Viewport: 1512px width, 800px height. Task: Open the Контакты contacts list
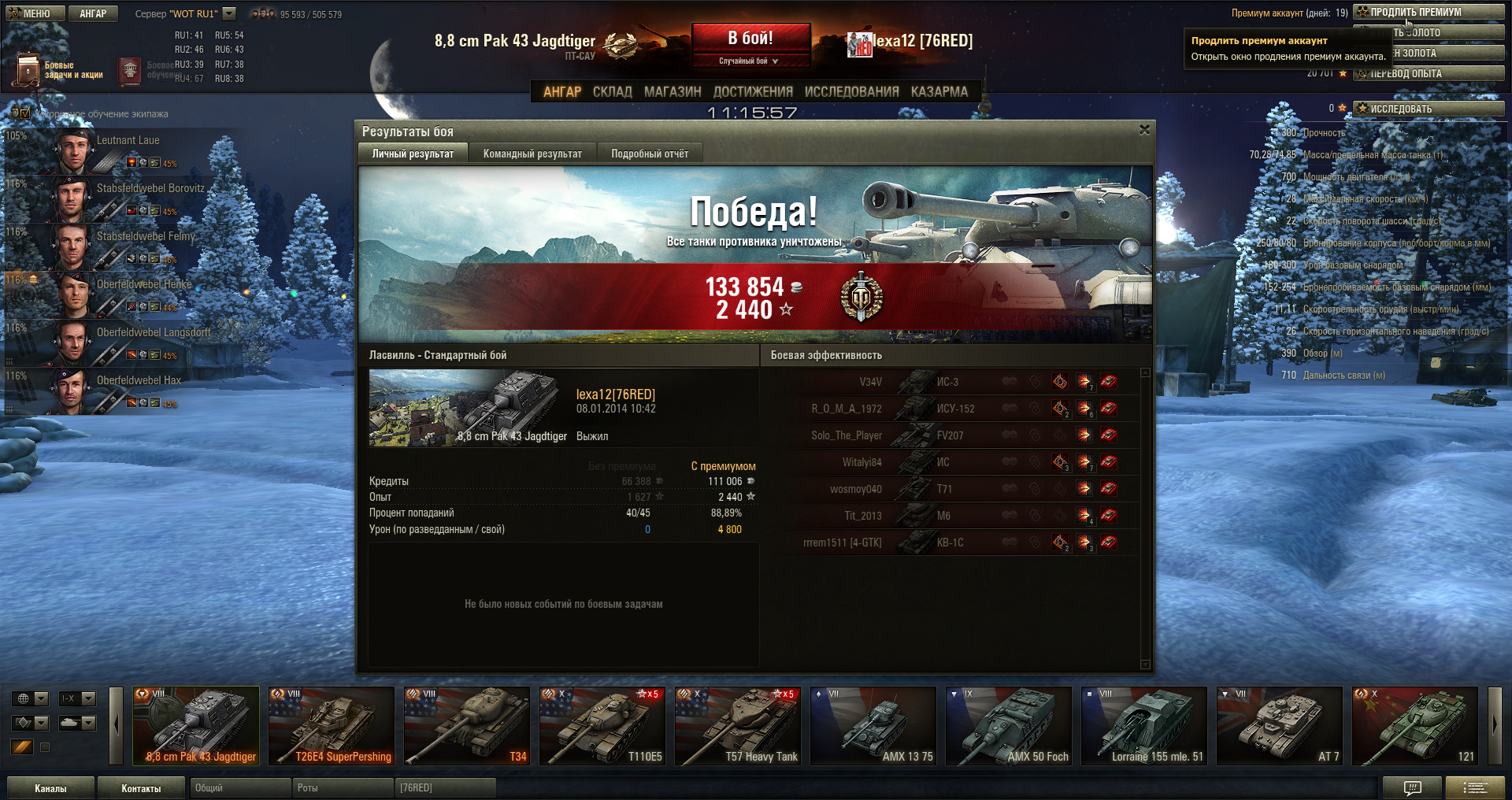point(141,788)
